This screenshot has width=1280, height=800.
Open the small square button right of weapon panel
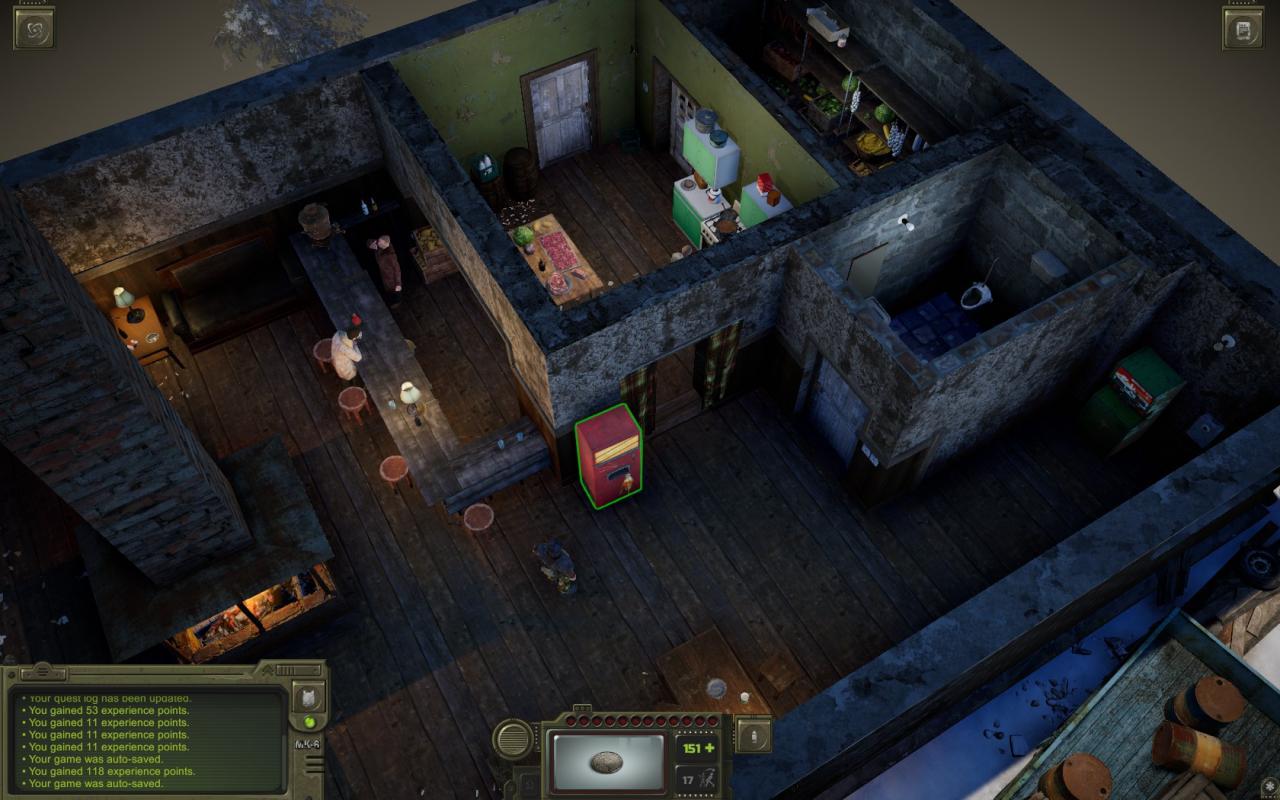click(753, 736)
